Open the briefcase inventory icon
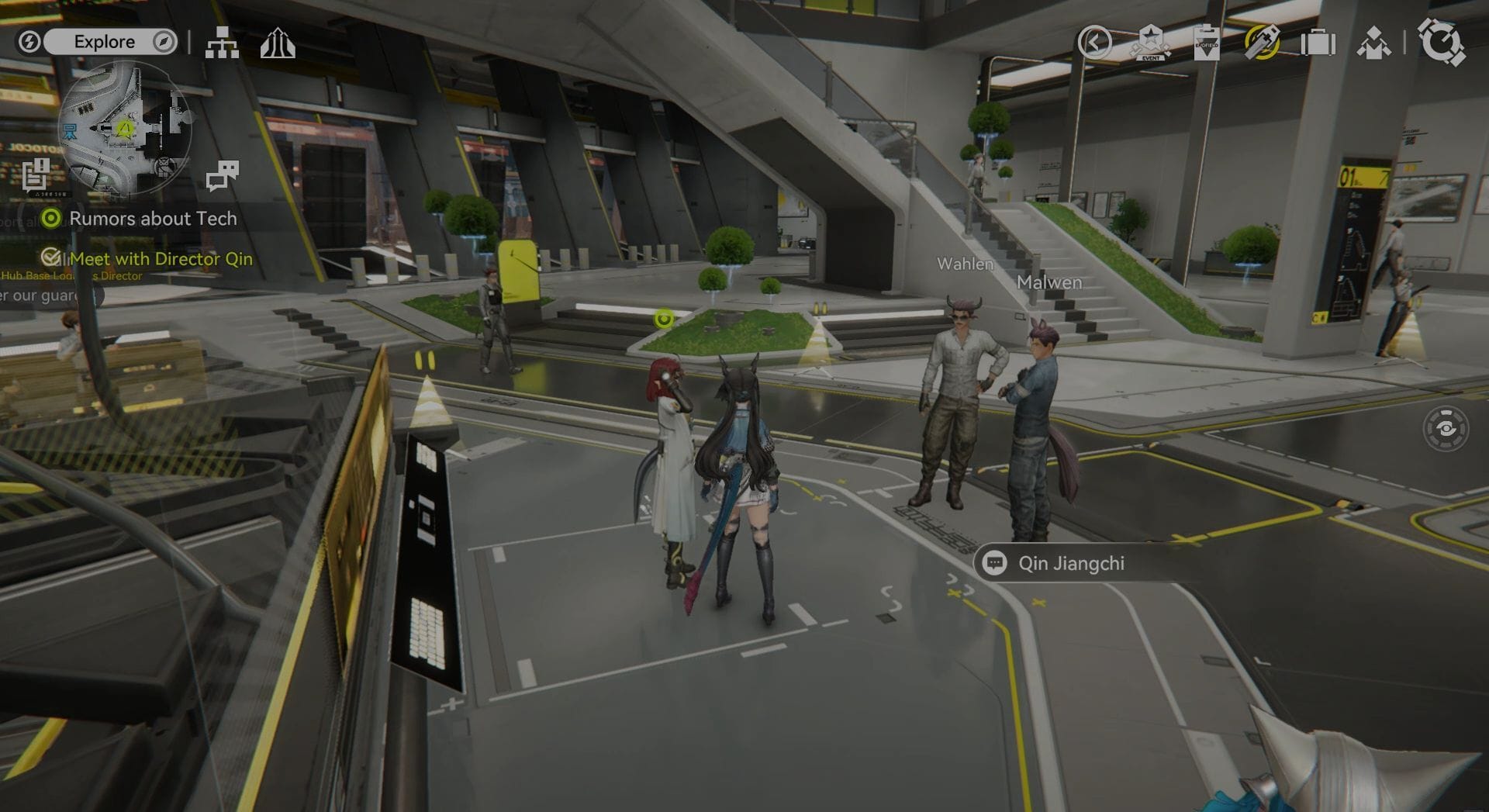 click(1318, 43)
